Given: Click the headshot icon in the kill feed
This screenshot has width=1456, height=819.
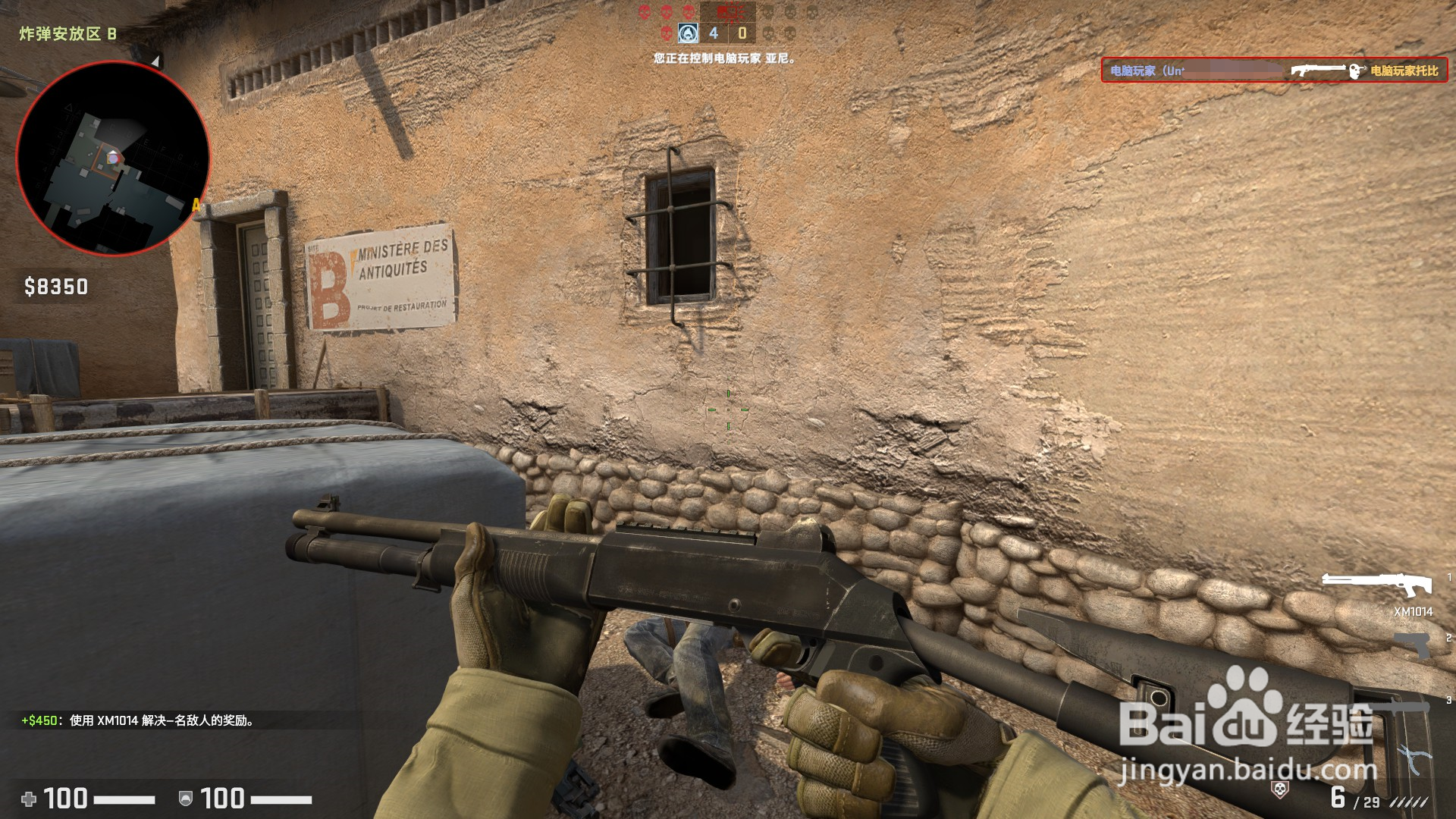Looking at the screenshot, I should [1356, 71].
